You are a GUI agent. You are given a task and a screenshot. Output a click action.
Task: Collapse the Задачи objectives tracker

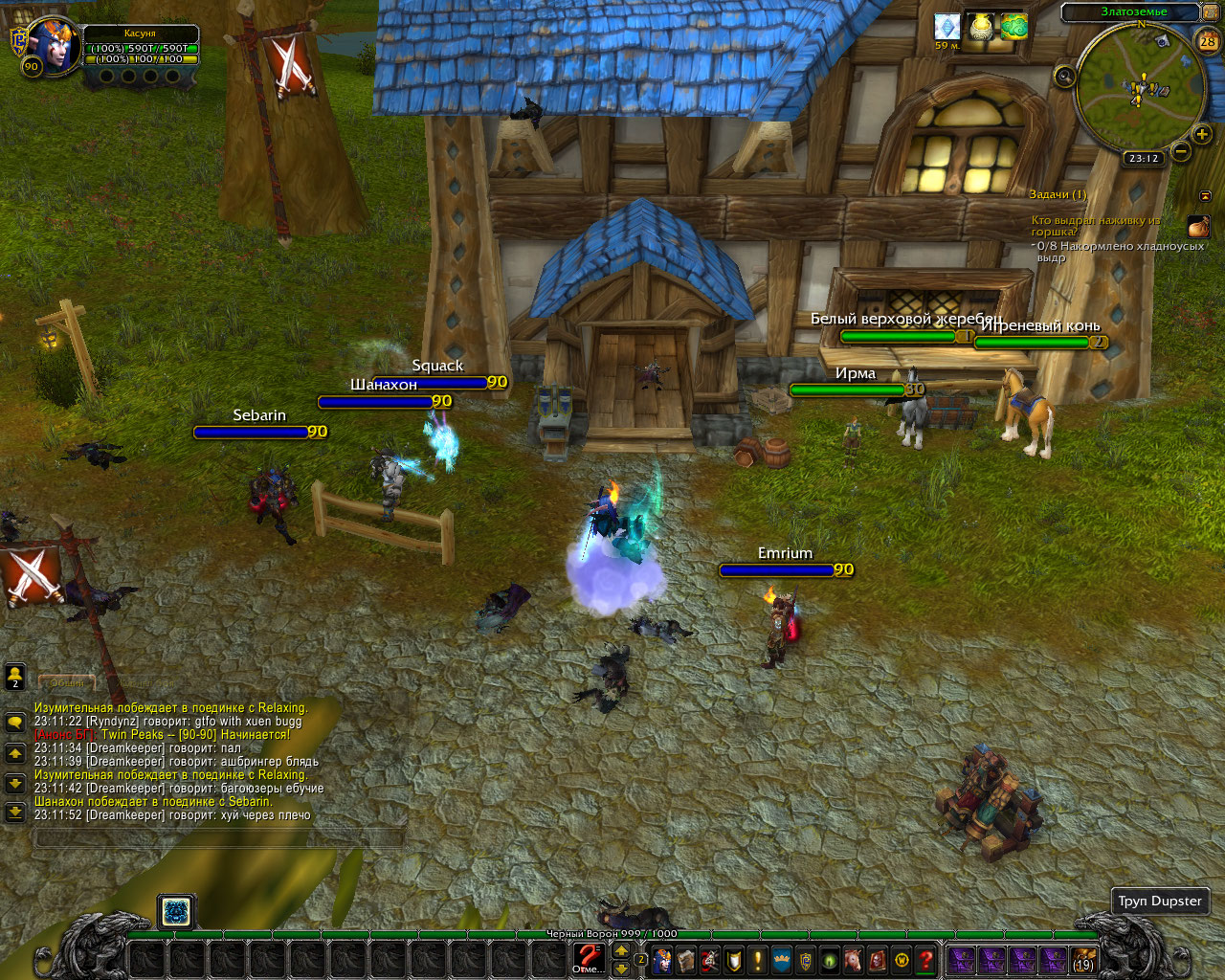(x=1205, y=195)
